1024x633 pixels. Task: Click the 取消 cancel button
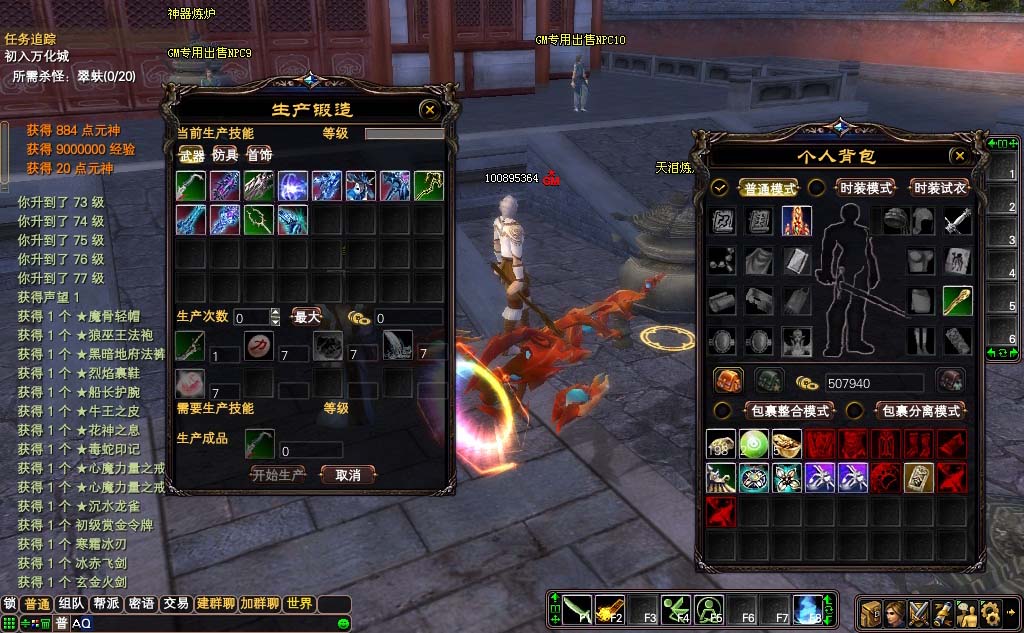coord(348,474)
